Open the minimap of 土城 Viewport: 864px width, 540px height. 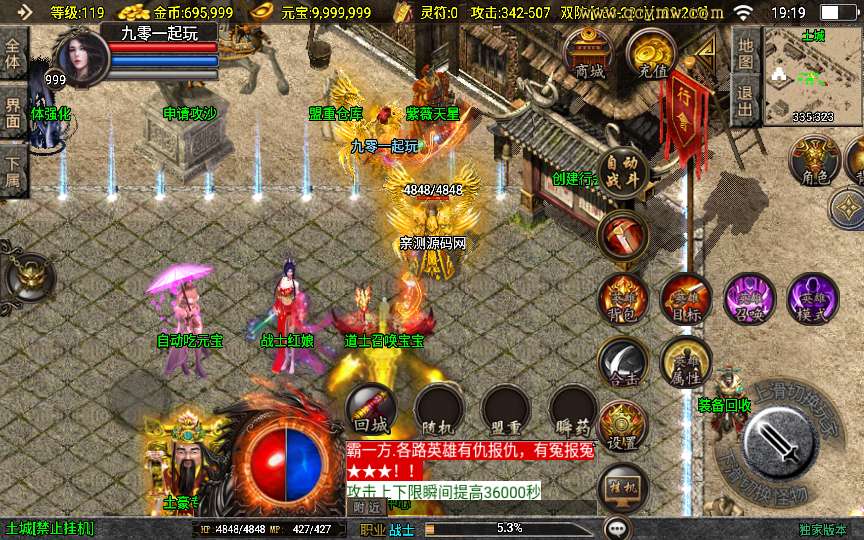point(812,75)
